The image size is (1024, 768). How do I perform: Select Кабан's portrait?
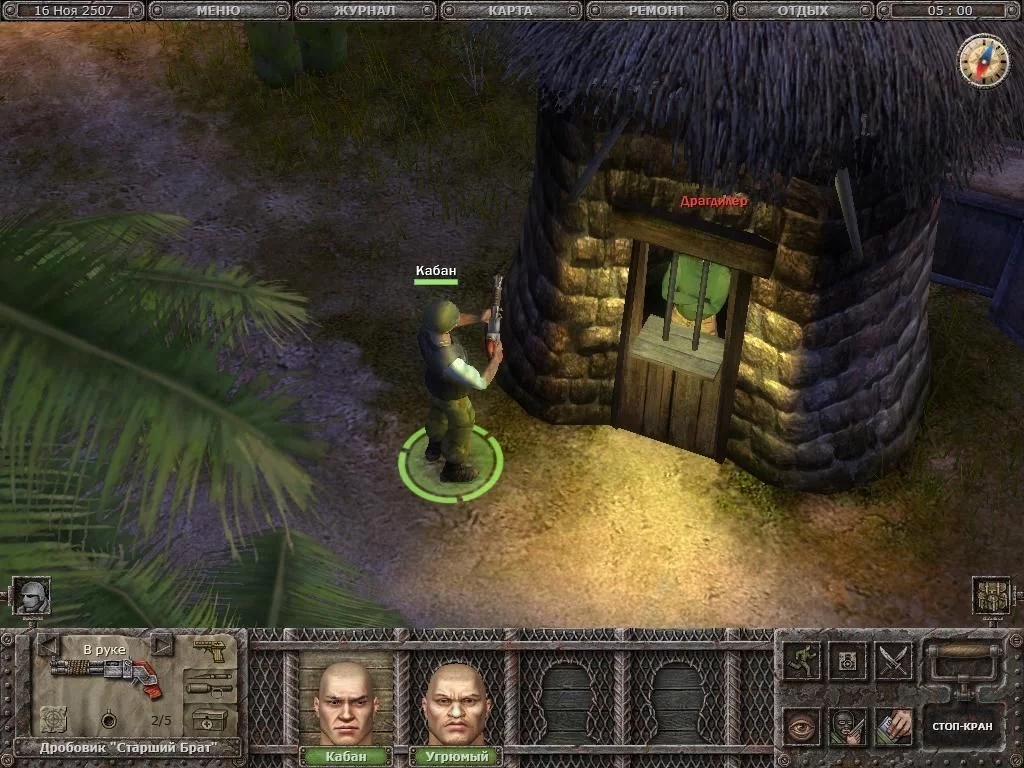tap(345, 702)
